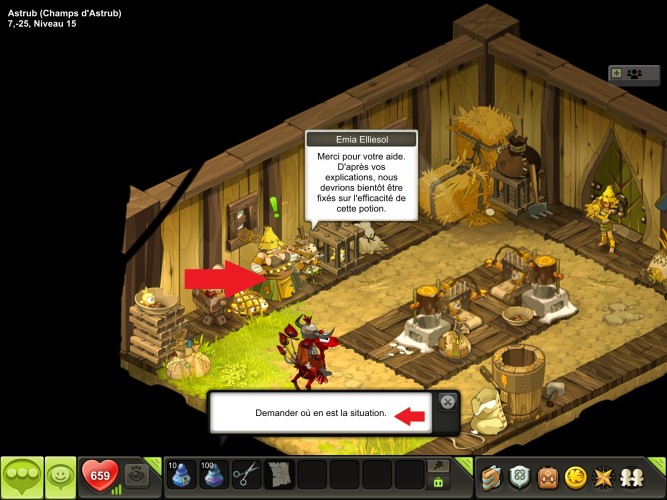667x500 pixels.
Task: Select the parchment scroll hotbar slot
Action: pos(278,474)
